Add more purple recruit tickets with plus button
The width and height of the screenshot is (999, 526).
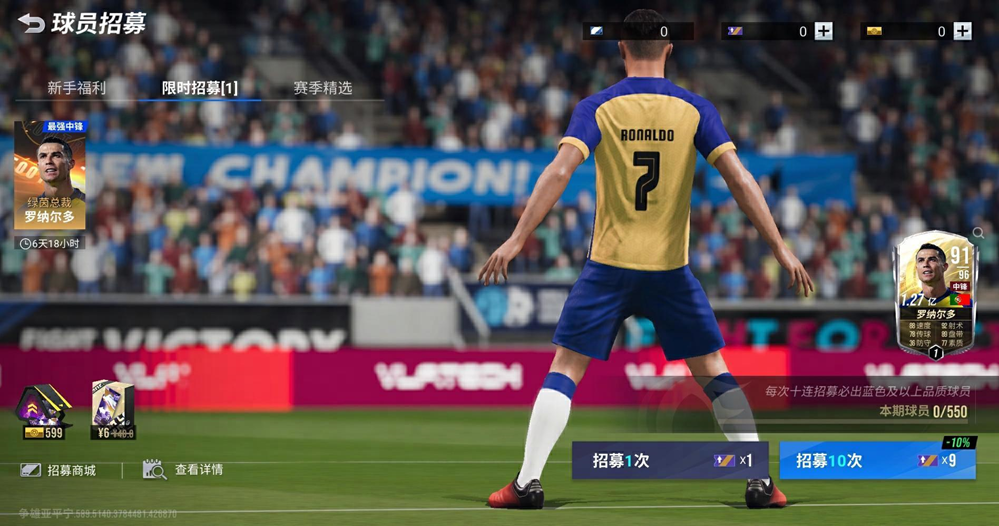pyautogui.click(x=823, y=31)
